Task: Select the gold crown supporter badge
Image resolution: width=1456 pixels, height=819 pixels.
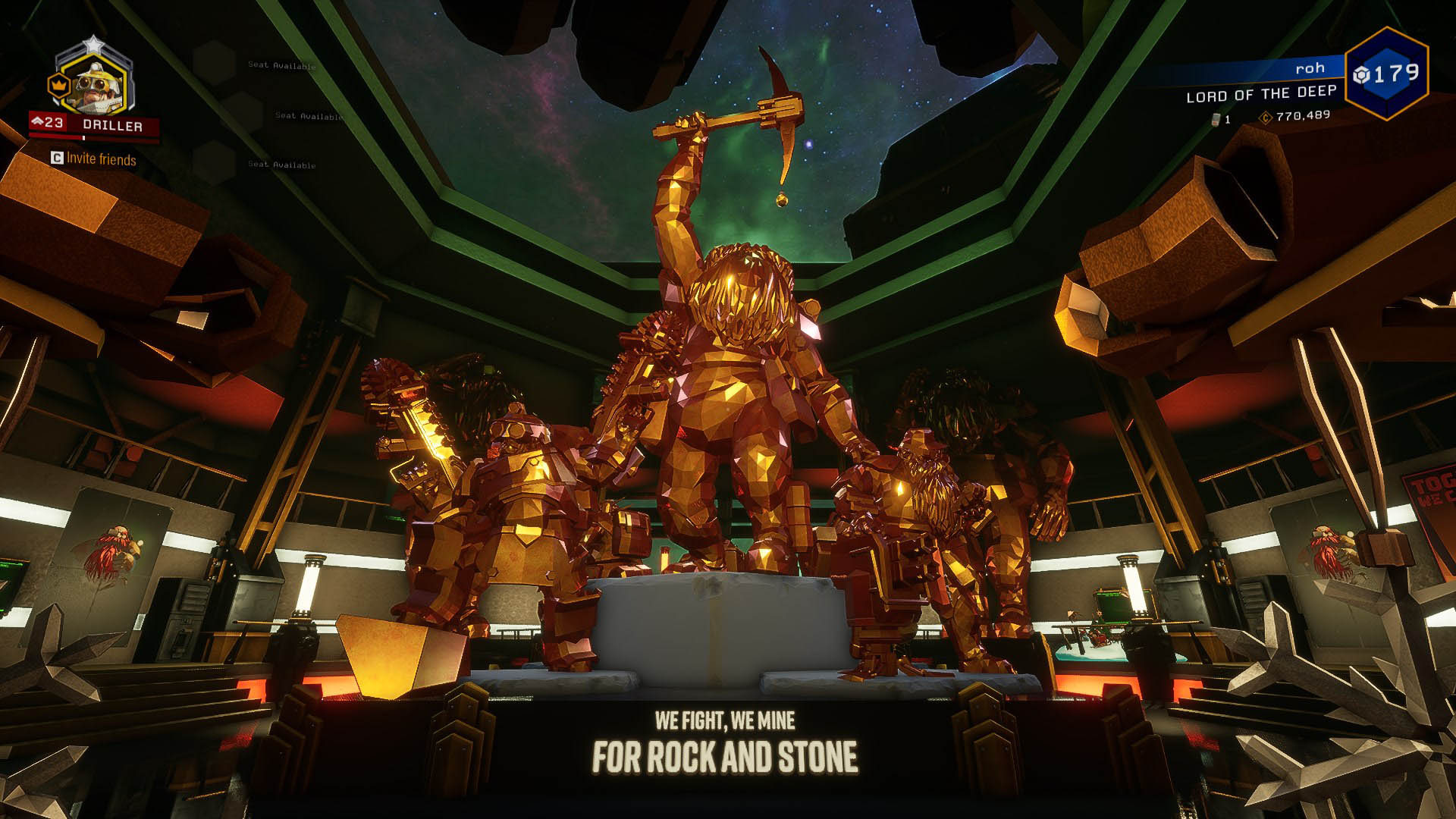Action: (59, 85)
